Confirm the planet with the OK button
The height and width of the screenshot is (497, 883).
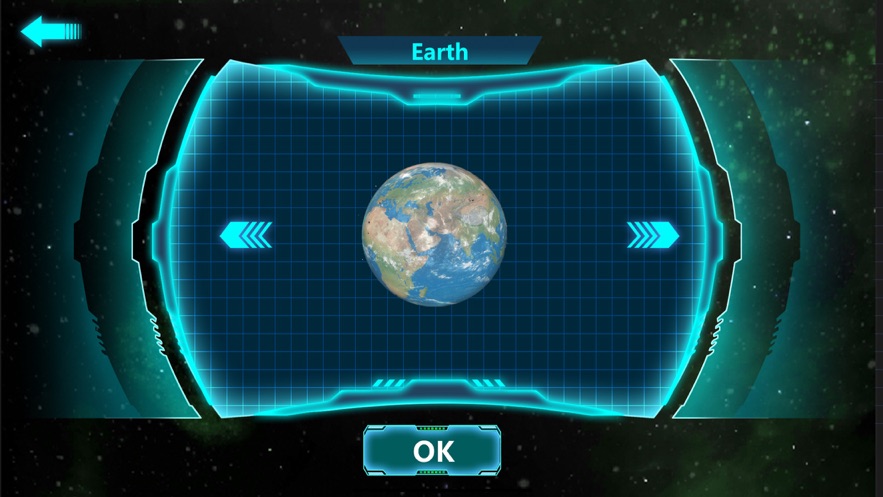[432, 451]
